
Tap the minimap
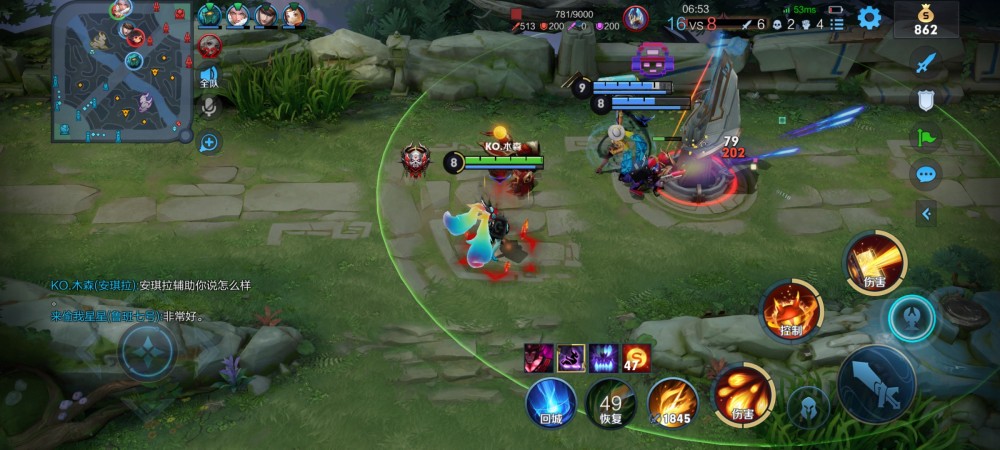pos(121,72)
